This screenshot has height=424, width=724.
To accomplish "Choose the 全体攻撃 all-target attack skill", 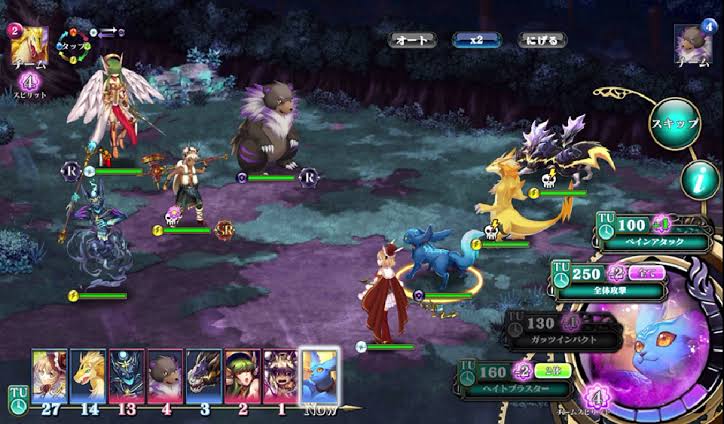I will [610, 281].
